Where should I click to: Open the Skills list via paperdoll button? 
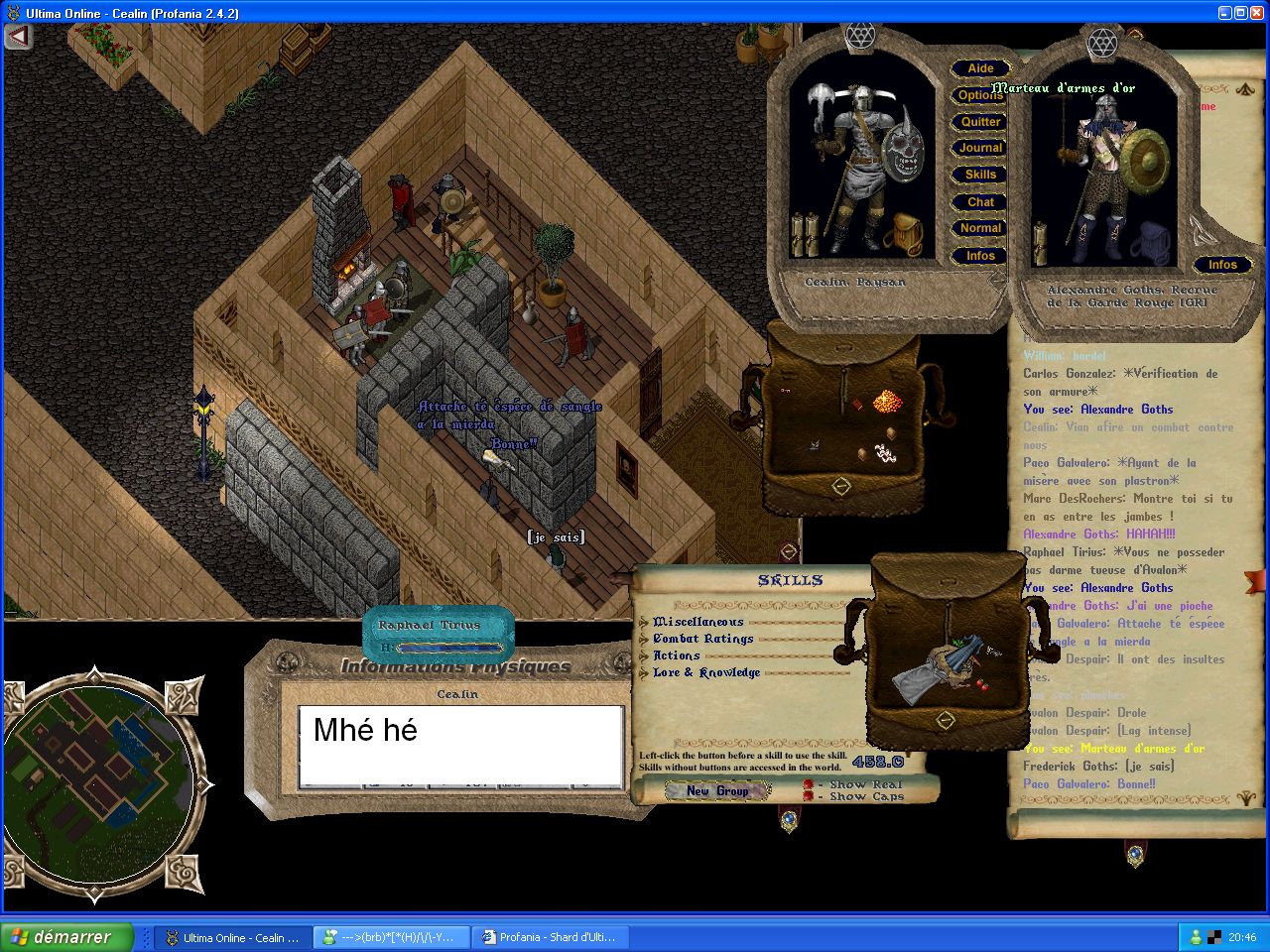[980, 175]
